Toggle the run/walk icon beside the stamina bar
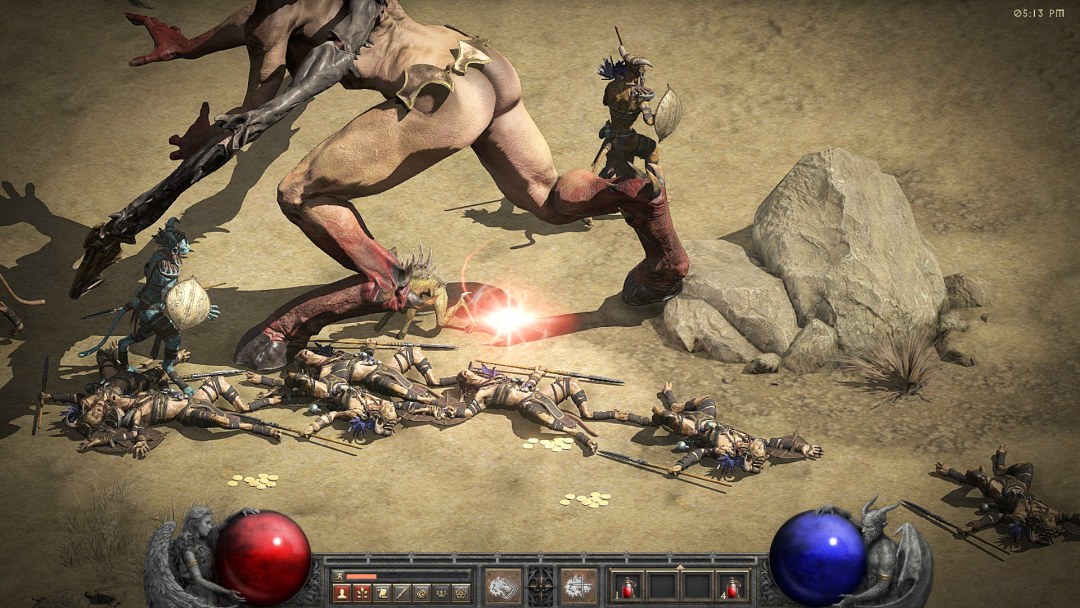The width and height of the screenshot is (1080, 608). [339, 576]
